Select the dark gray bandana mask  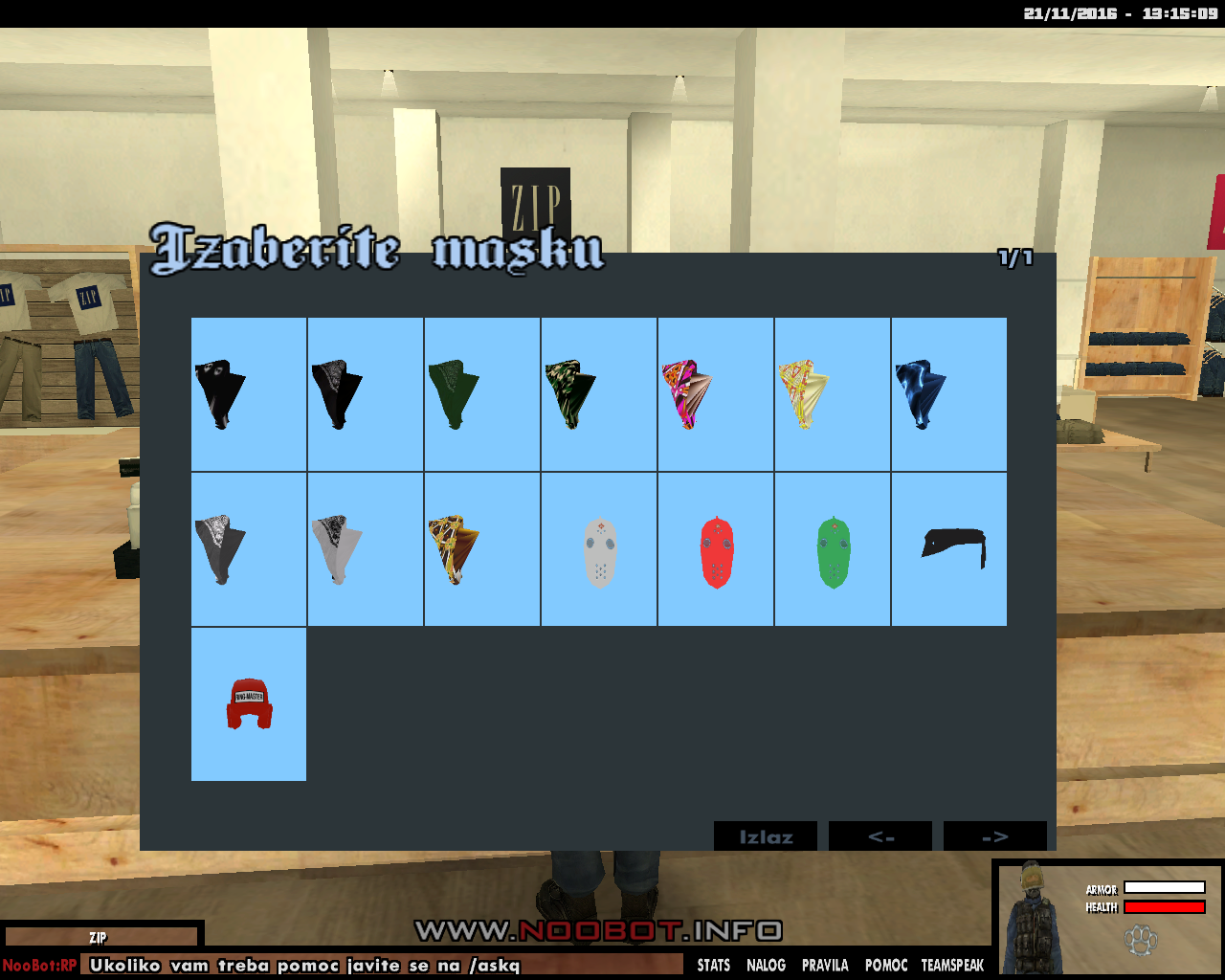tap(249, 549)
